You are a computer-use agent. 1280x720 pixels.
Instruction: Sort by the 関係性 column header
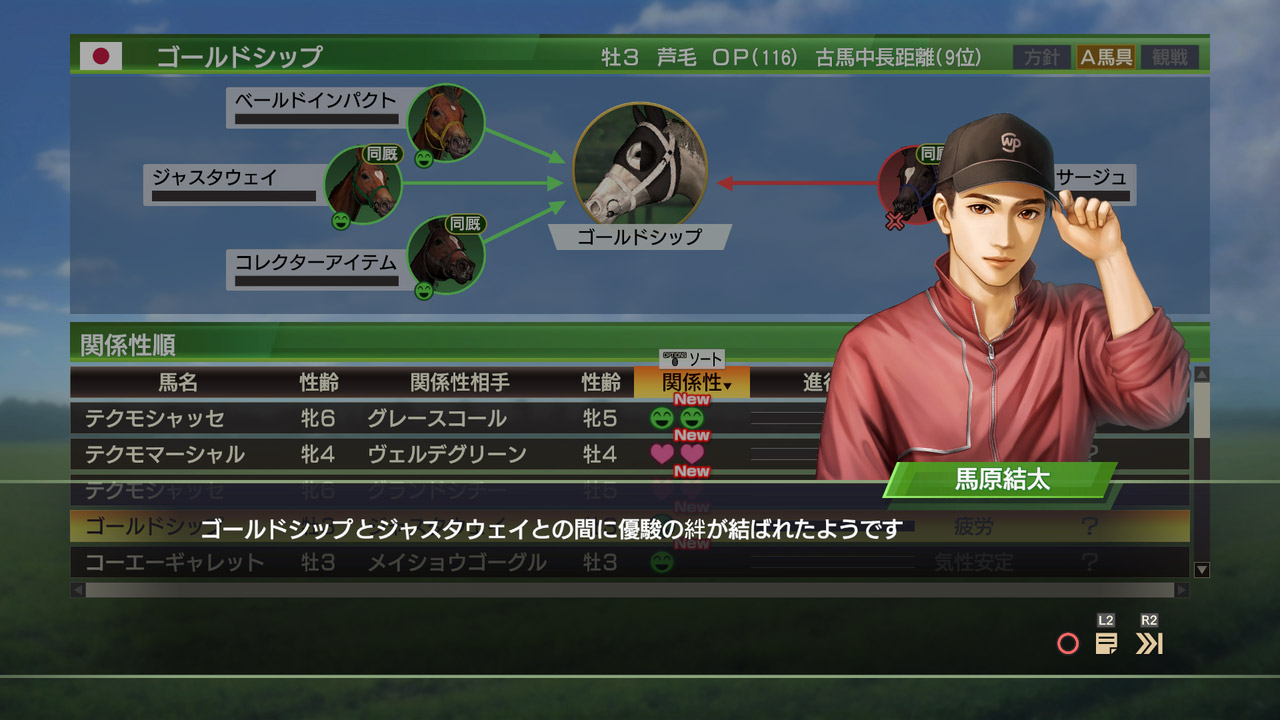point(691,382)
